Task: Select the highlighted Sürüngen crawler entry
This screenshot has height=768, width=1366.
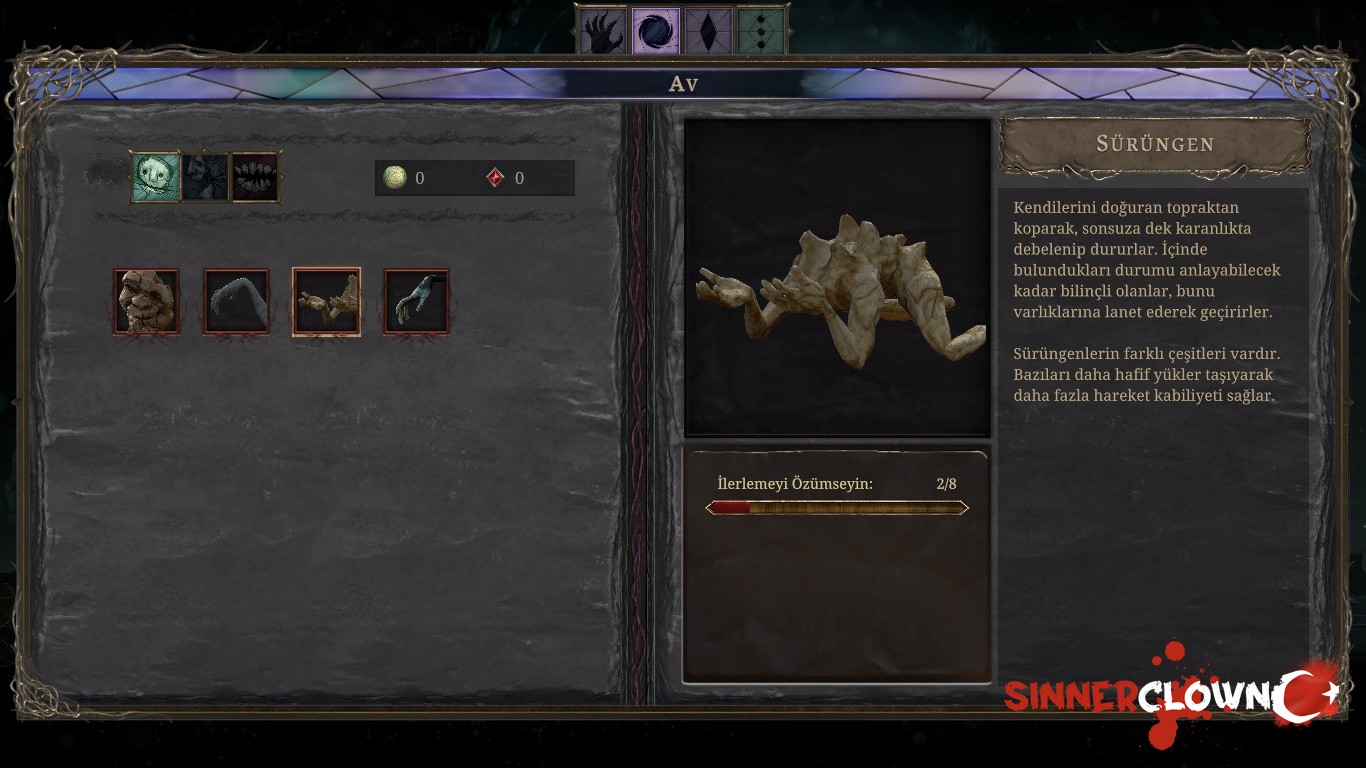Action: pyautogui.click(x=326, y=301)
